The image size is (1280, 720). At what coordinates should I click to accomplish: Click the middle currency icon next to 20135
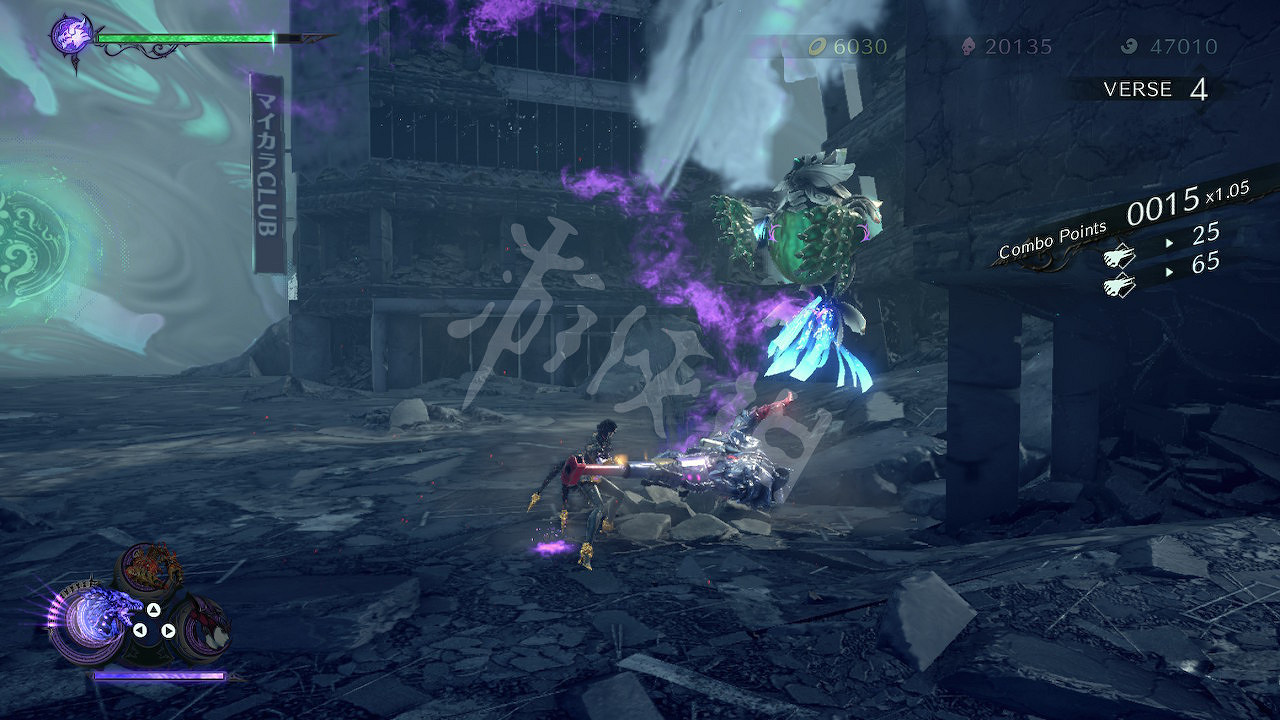click(x=966, y=46)
